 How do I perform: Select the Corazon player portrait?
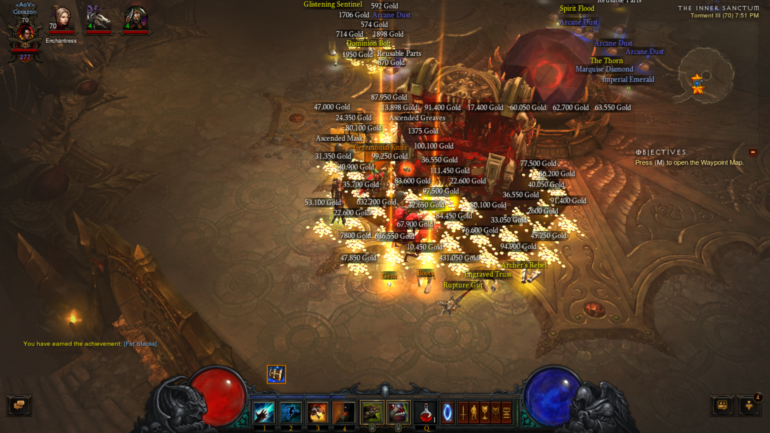(24, 28)
